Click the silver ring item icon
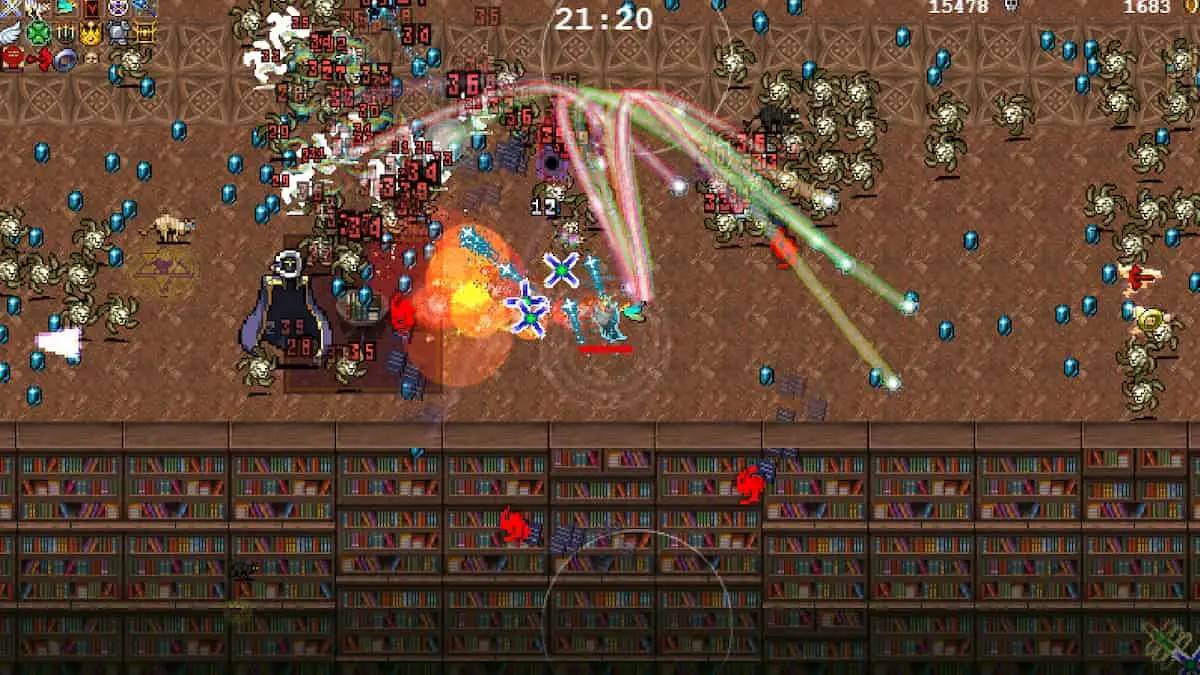The image size is (1200, 675). tap(65, 60)
